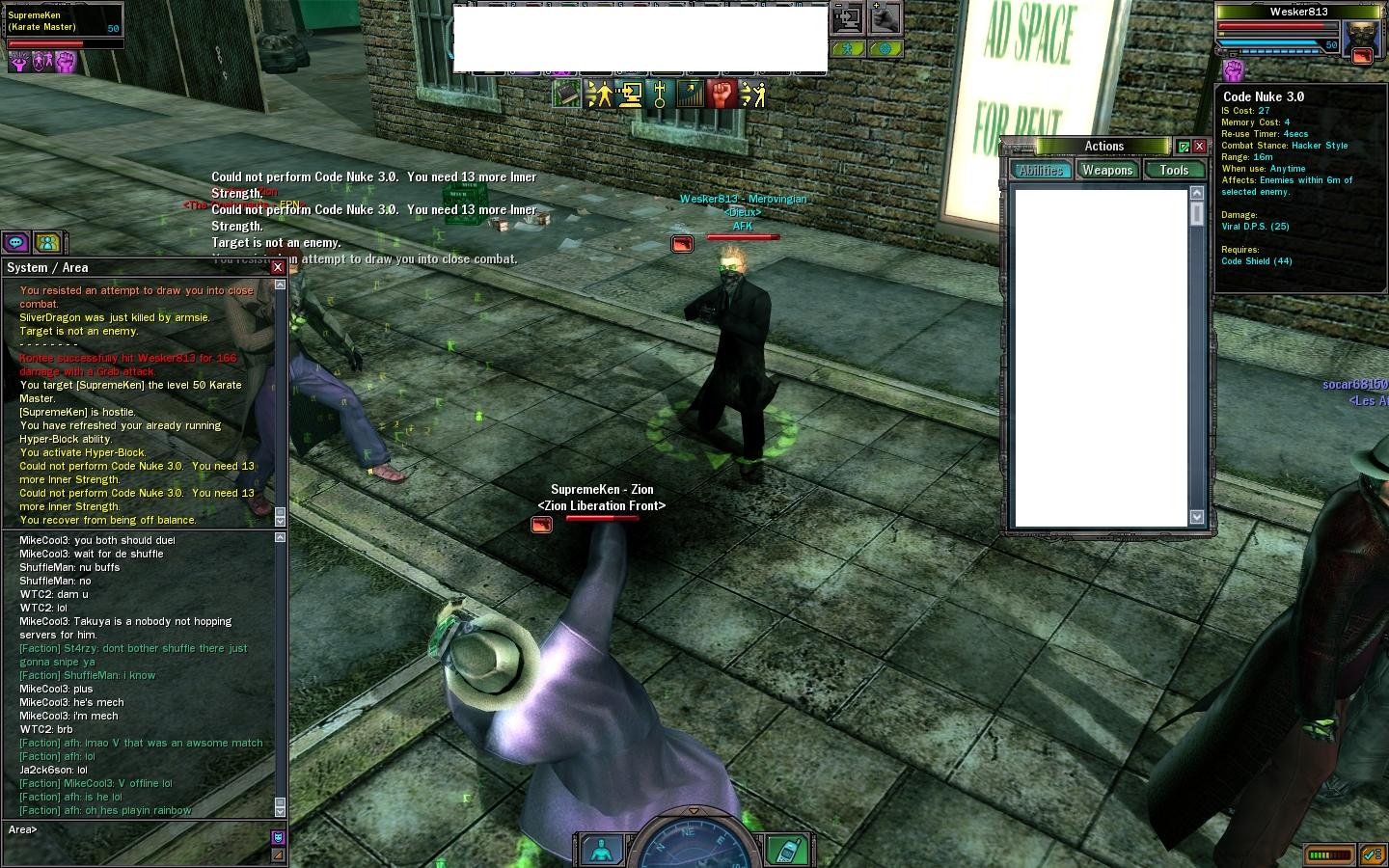Open the character figure button by the compass
The height and width of the screenshot is (868, 1389).
(x=602, y=850)
